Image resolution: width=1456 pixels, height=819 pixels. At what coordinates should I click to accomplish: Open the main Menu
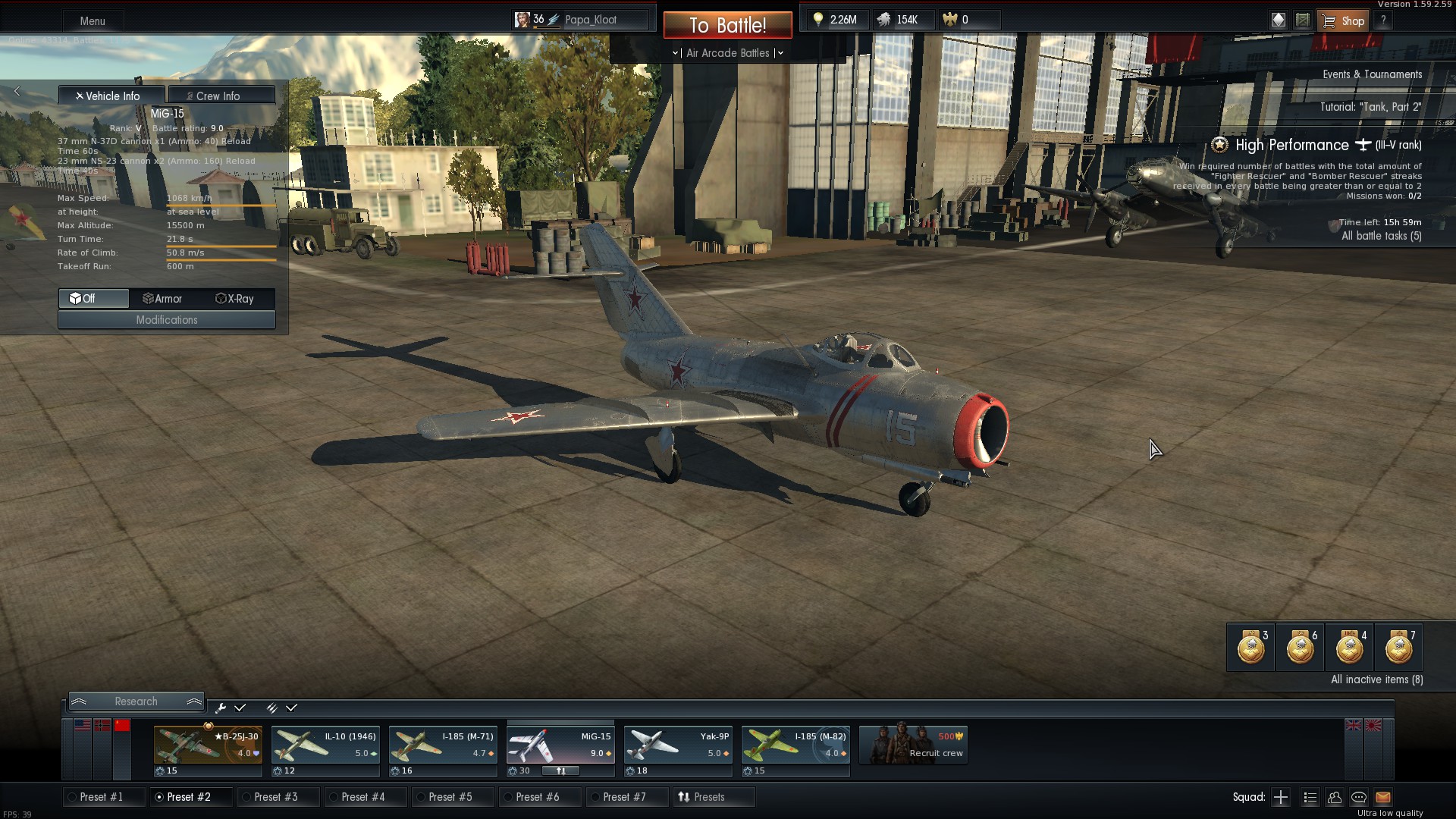(93, 20)
